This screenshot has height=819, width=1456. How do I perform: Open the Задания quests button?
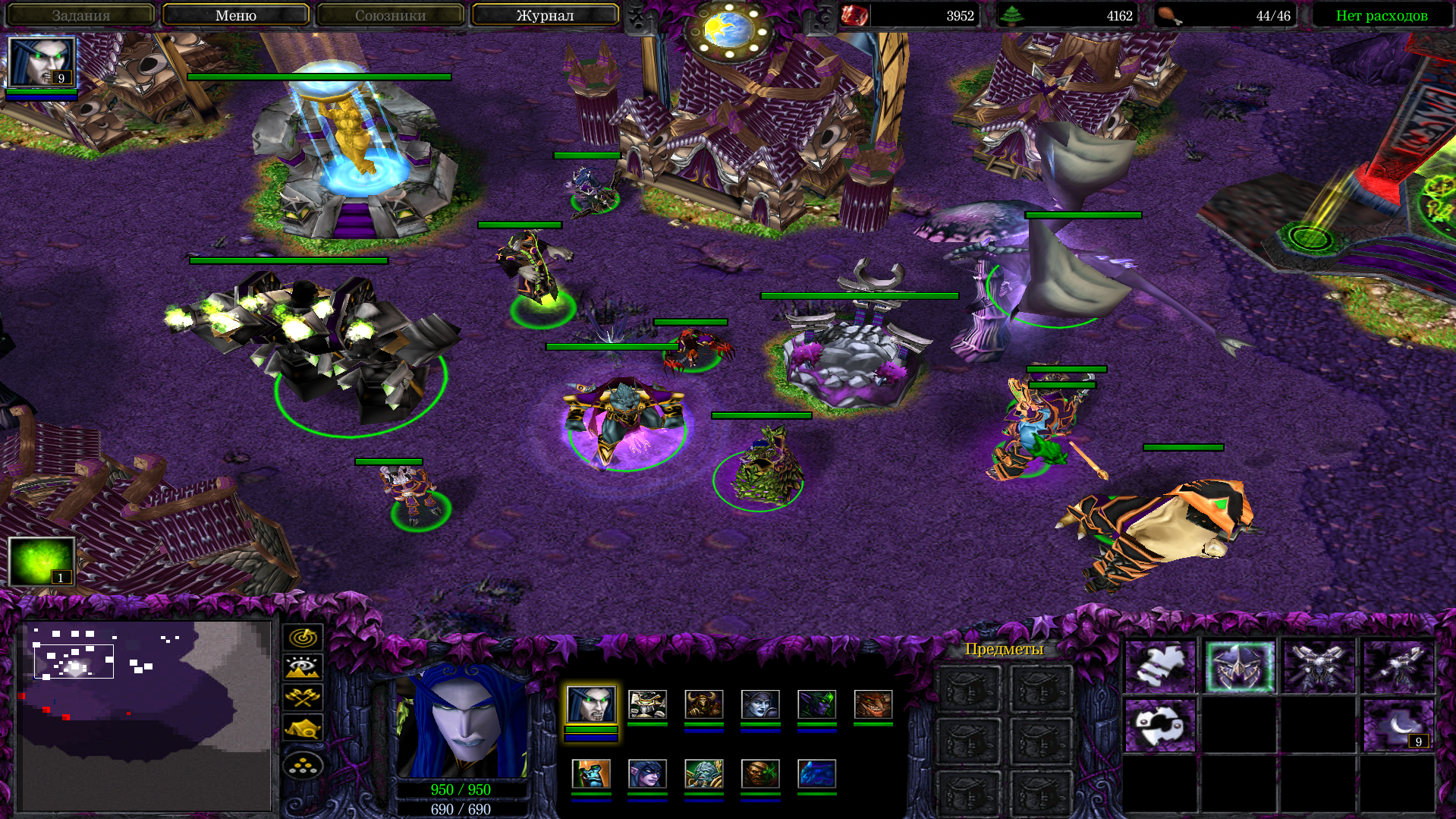tap(80, 15)
